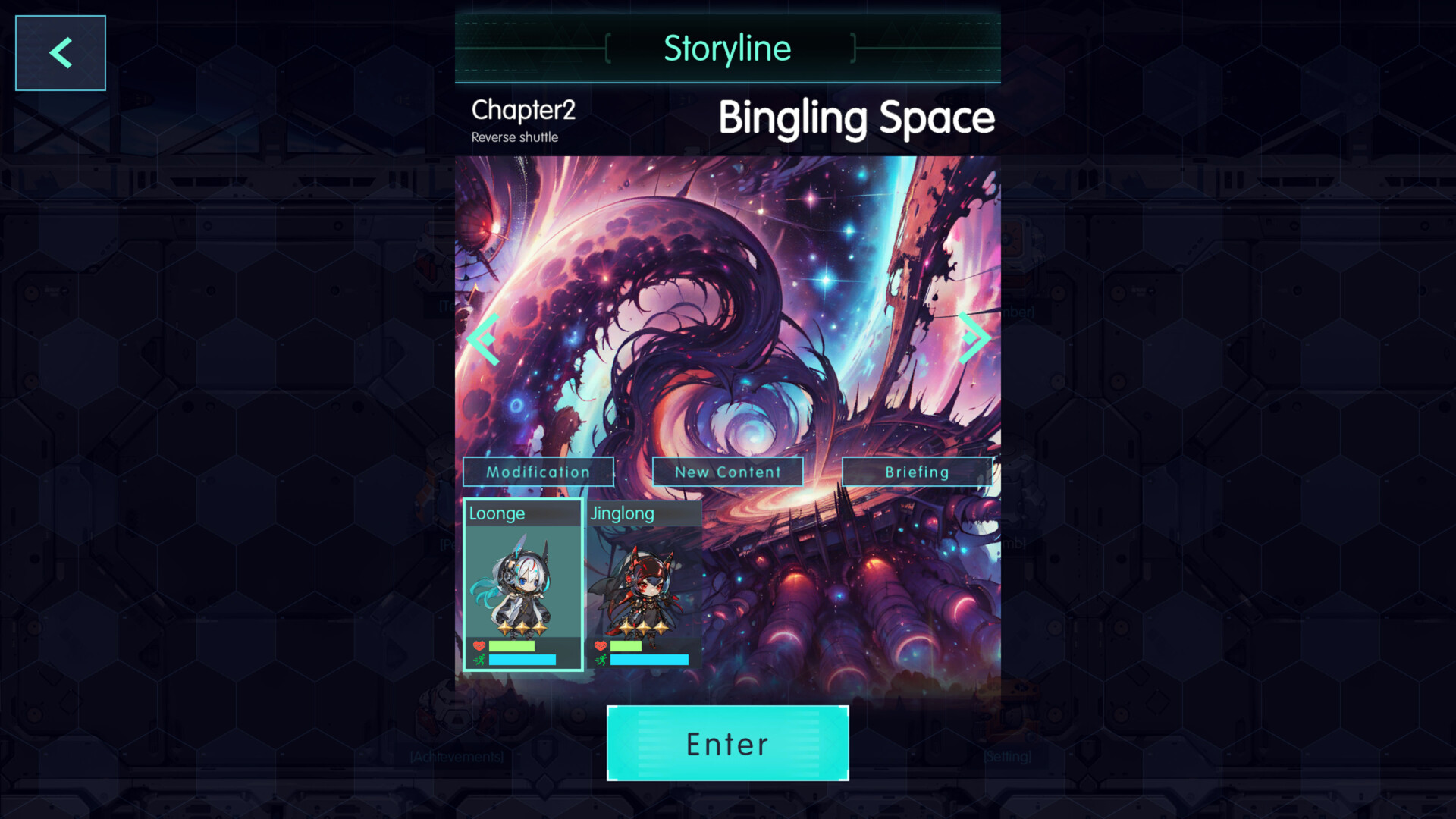This screenshot has height=819, width=1456.
Task: Click the running speed icon under Jinglong
Action: [x=603, y=661]
